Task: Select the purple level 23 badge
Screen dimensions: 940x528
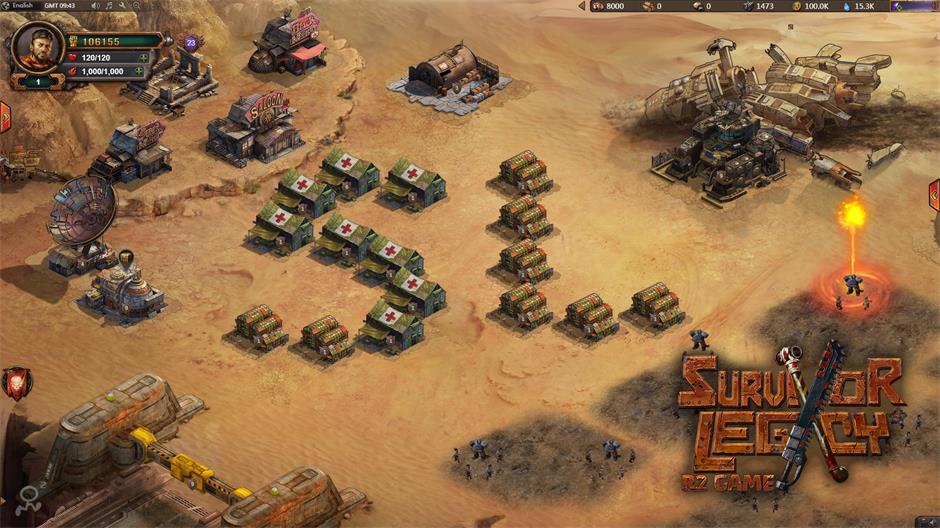Action: [x=191, y=43]
